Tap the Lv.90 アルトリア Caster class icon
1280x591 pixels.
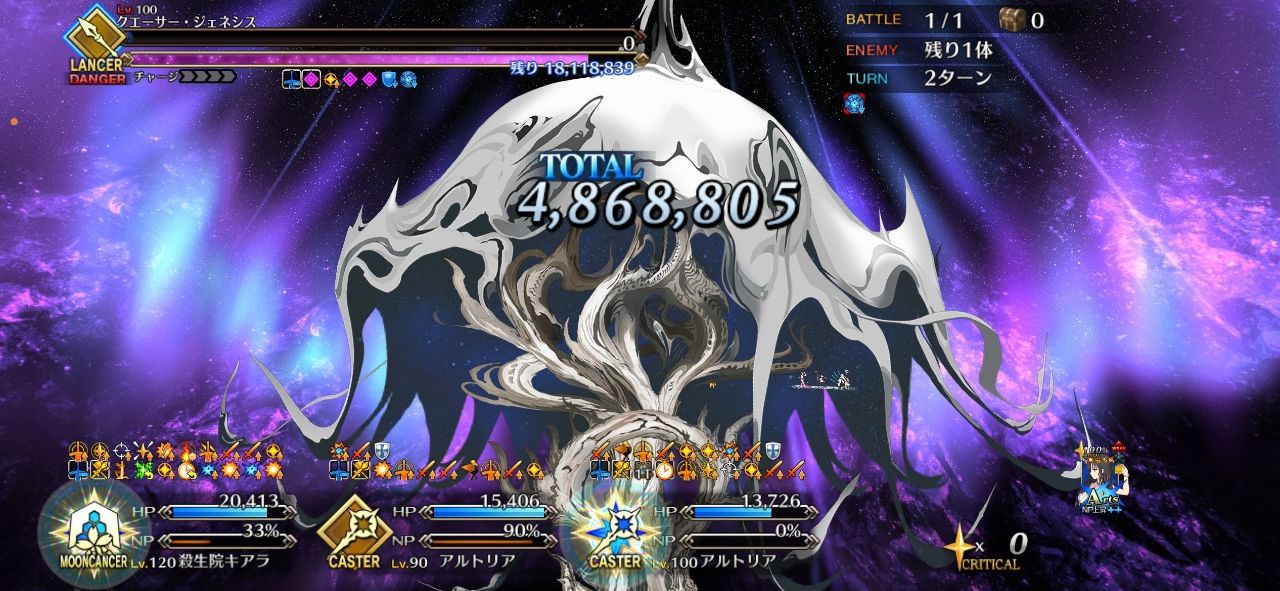click(x=354, y=530)
